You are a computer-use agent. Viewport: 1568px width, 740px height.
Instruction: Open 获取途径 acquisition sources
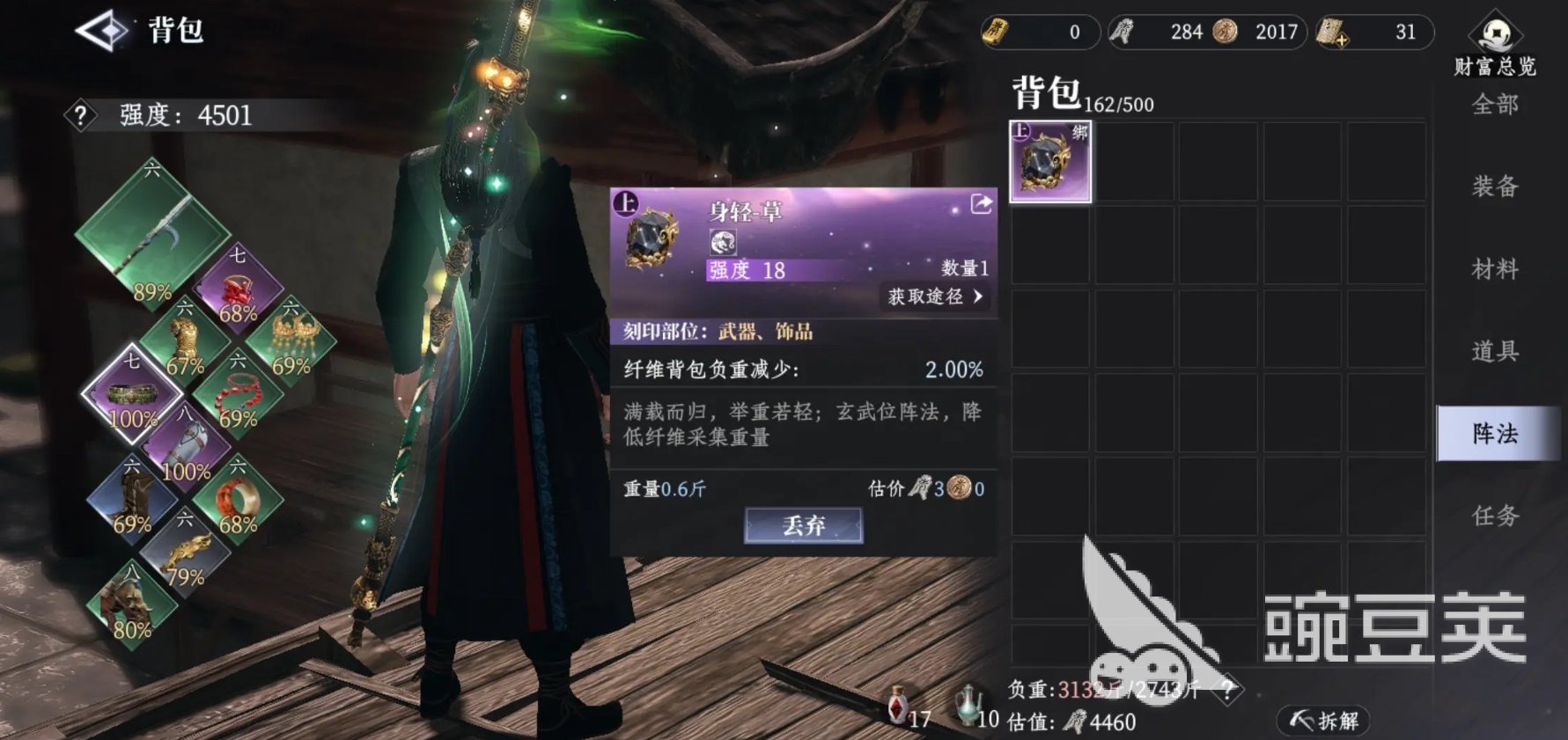934,297
